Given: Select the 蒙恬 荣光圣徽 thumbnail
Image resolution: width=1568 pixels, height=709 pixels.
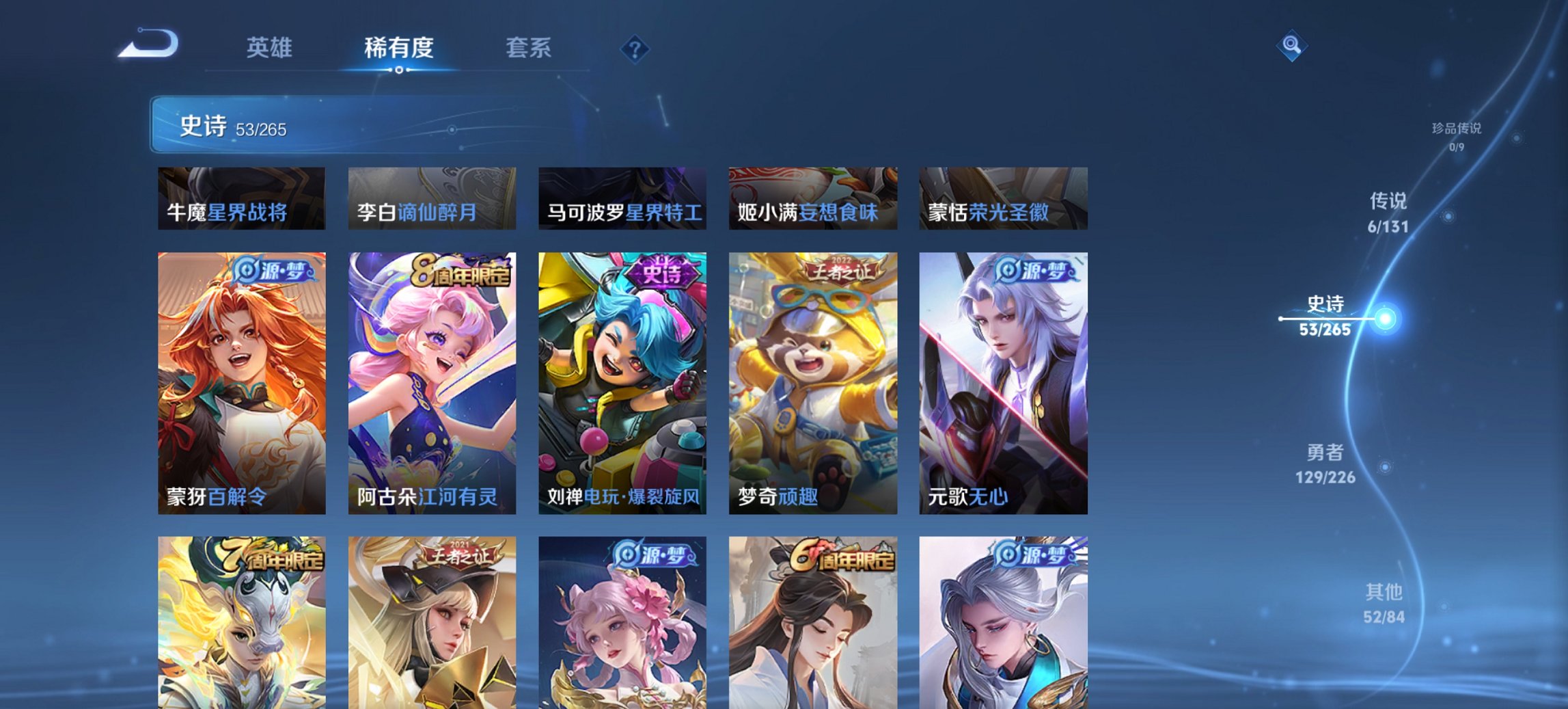Looking at the screenshot, I should point(1004,198).
